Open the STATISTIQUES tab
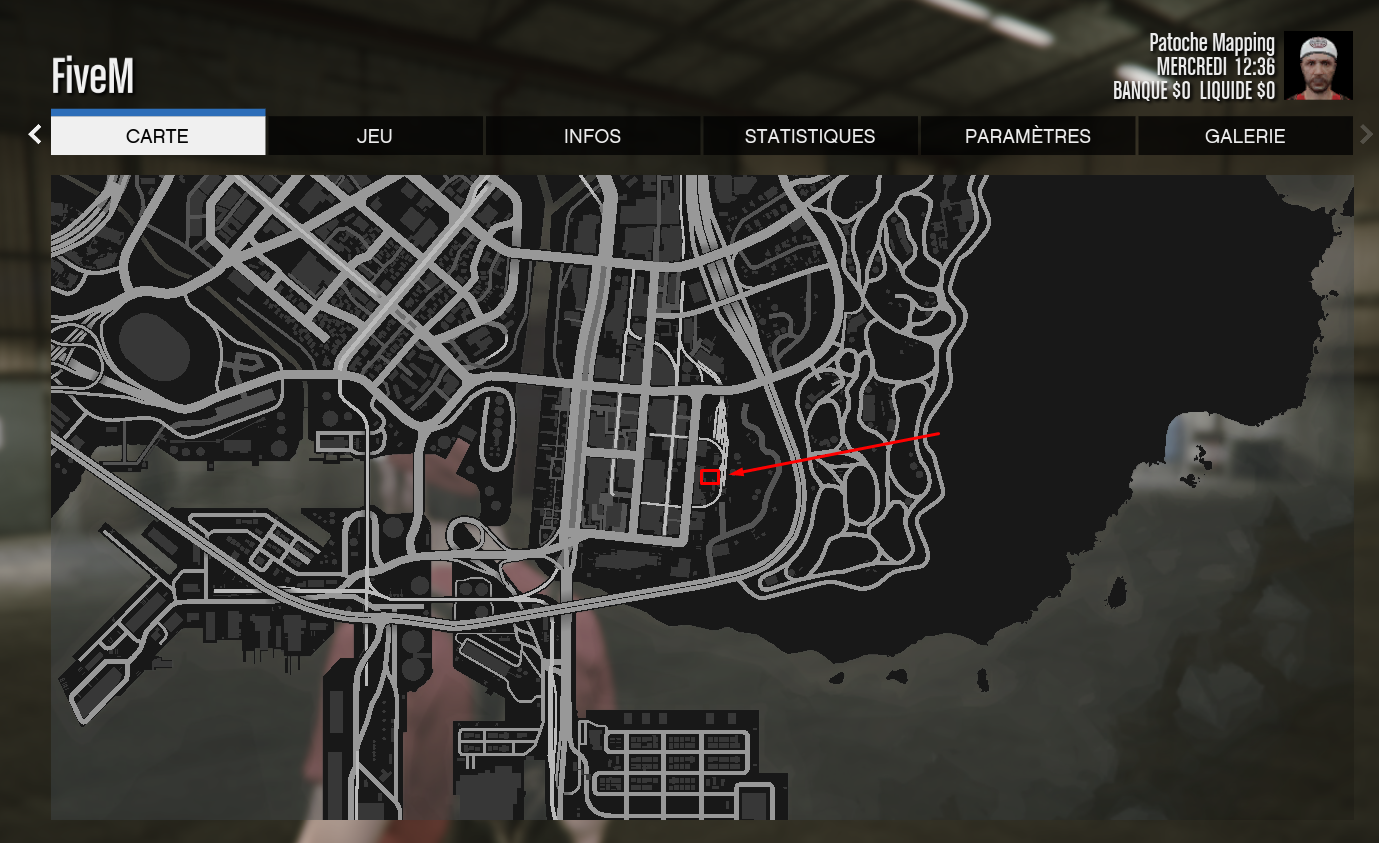Image resolution: width=1379 pixels, height=843 pixels. coord(810,135)
